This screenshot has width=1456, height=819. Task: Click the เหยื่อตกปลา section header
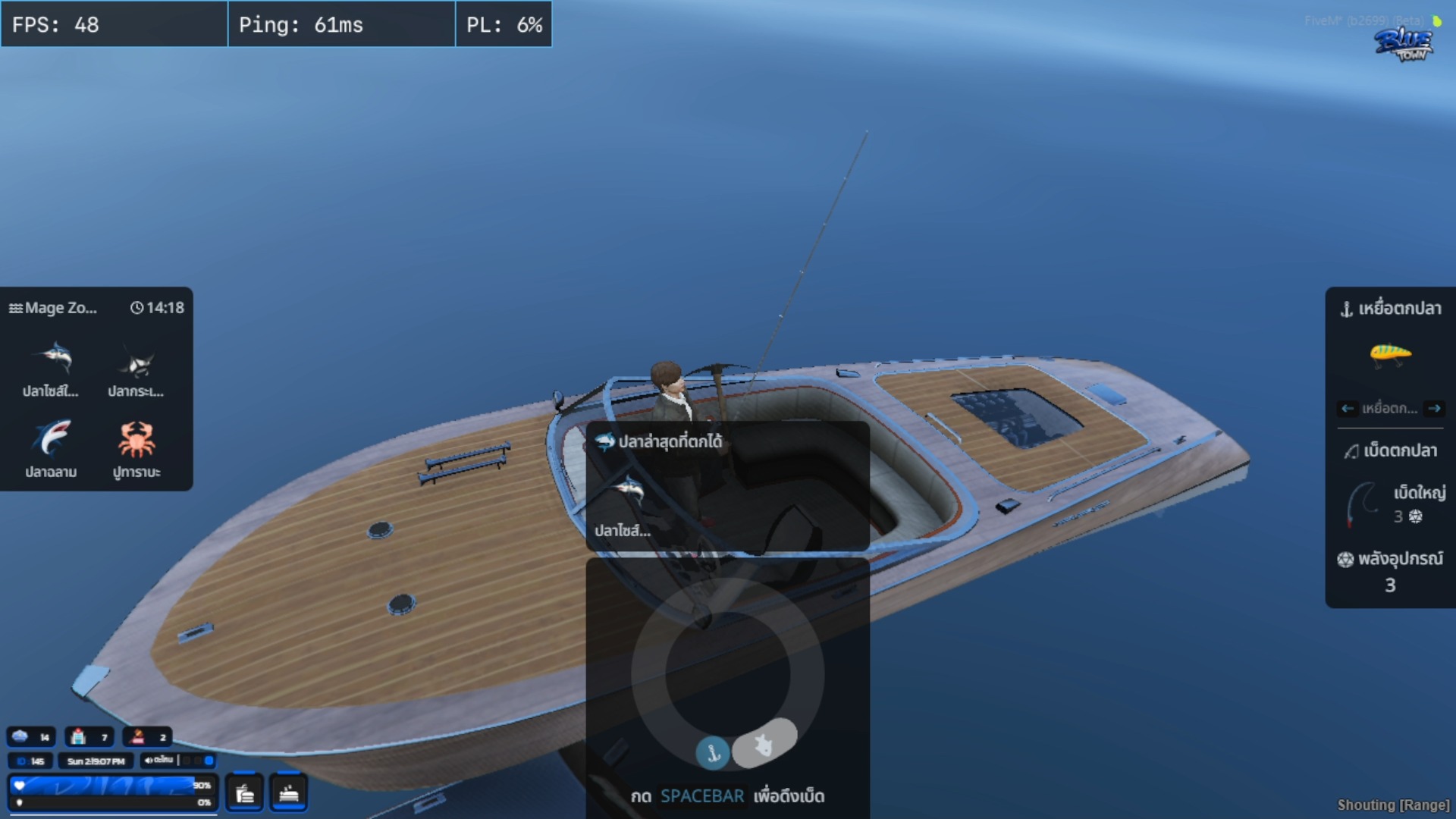tap(1389, 309)
